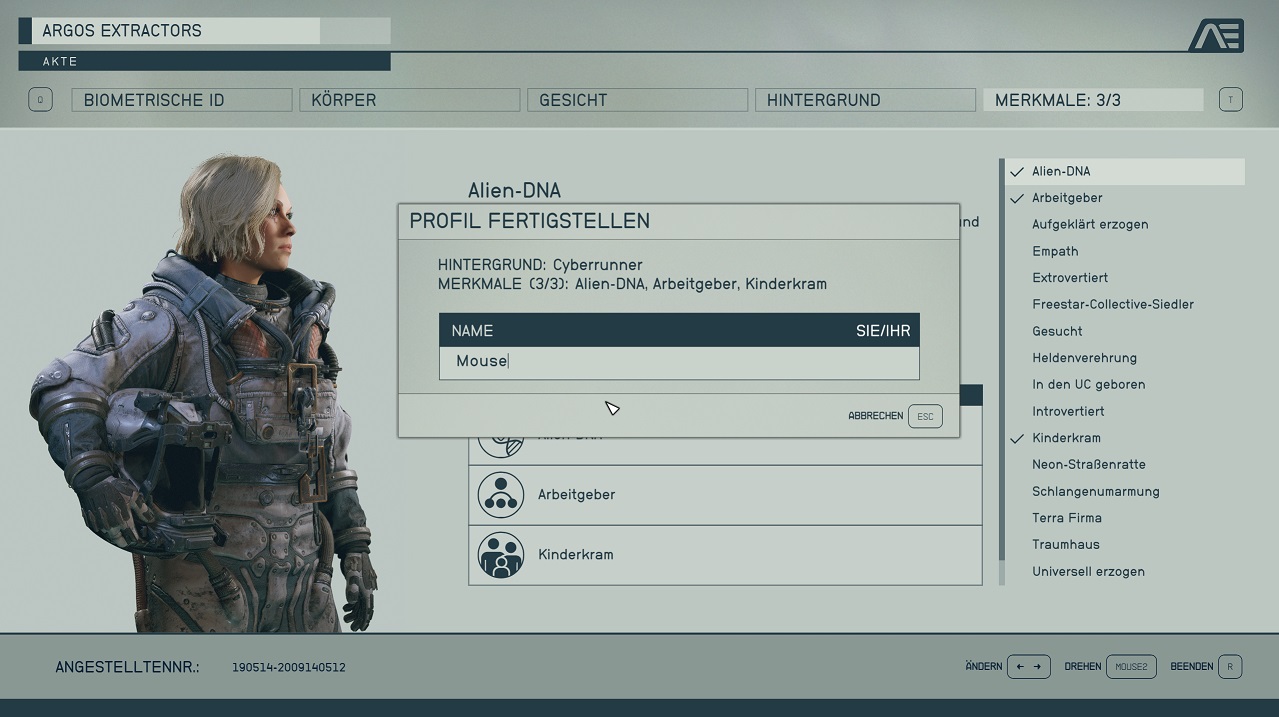Click the selected Kinderkram trait row
The height and width of the screenshot is (717, 1279).
click(725, 555)
